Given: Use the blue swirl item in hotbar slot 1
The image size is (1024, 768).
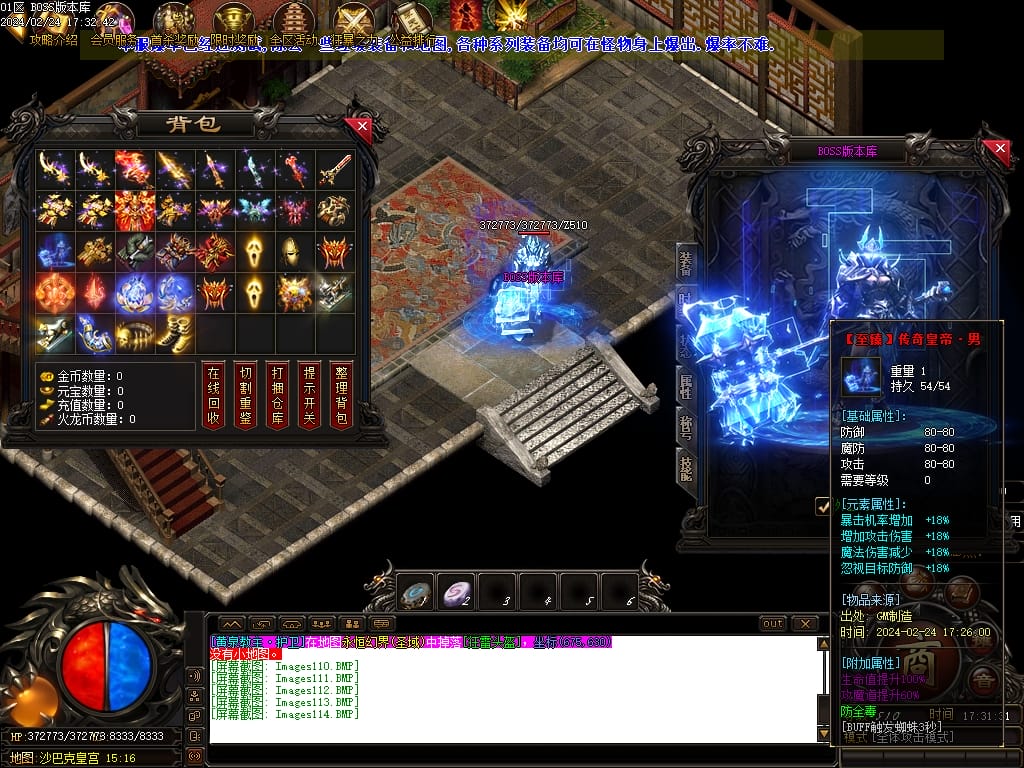Looking at the screenshot, I should pyautogui.click(x=415, y=592).
